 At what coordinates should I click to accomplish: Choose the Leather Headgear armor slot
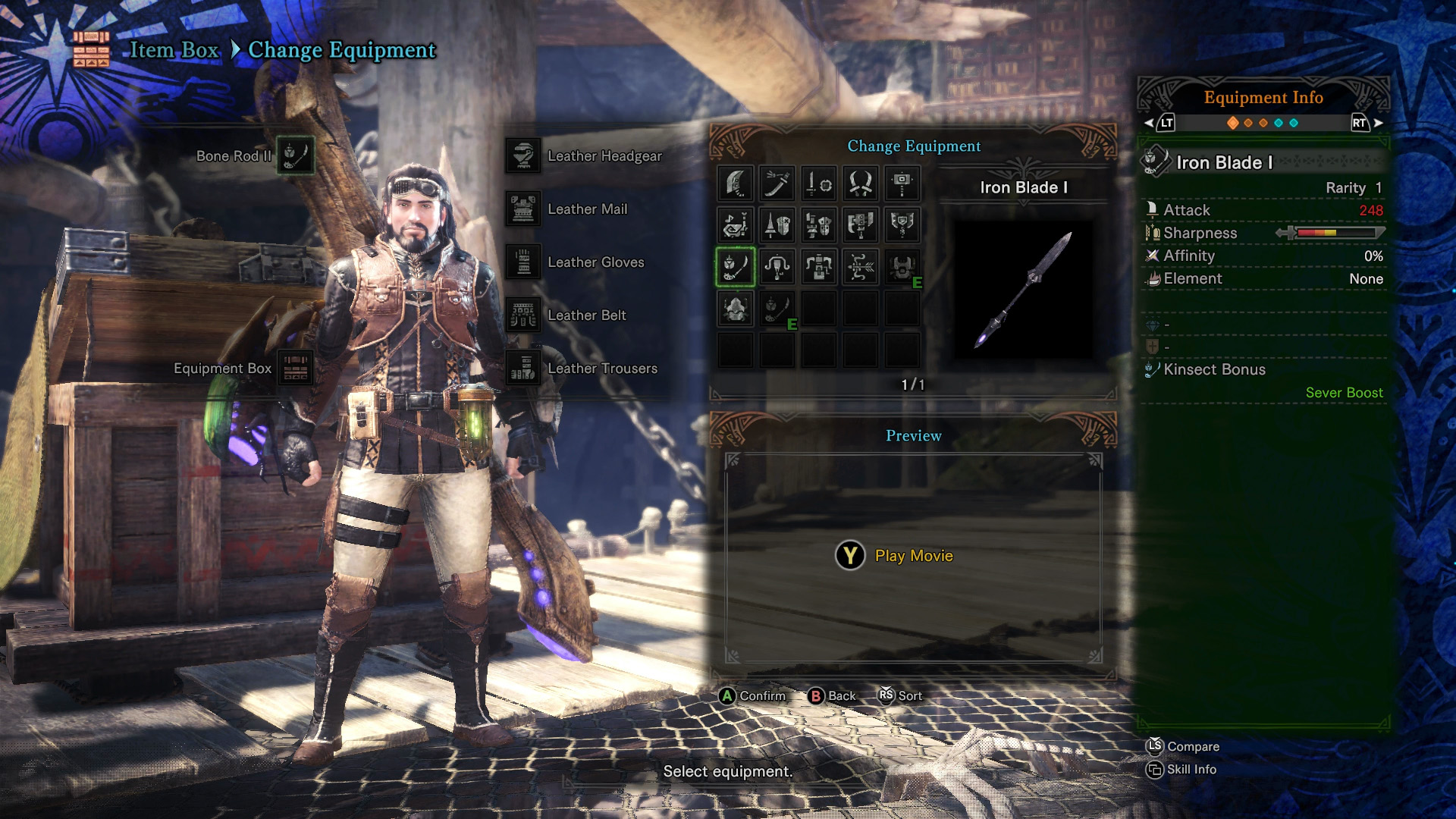point(523,156)
